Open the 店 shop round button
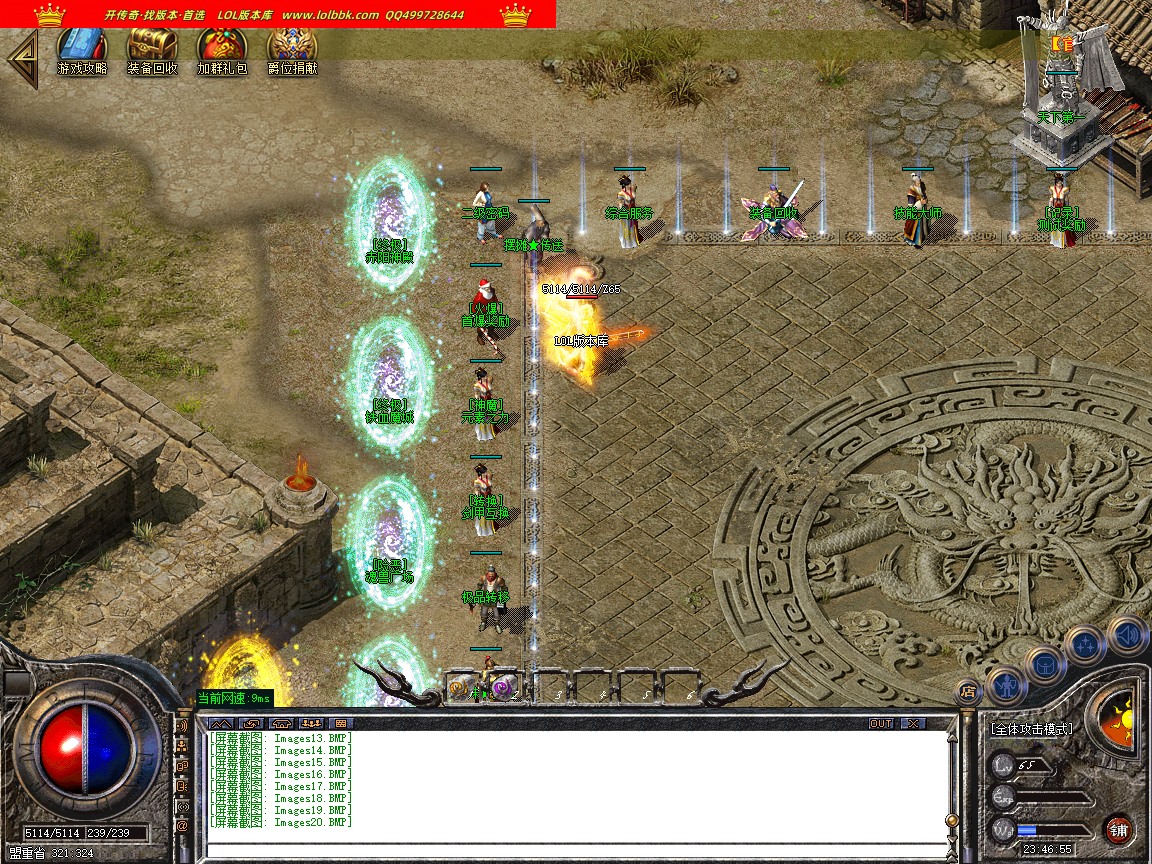Viewport: 1152px width, 864px height. coord(967,690)
